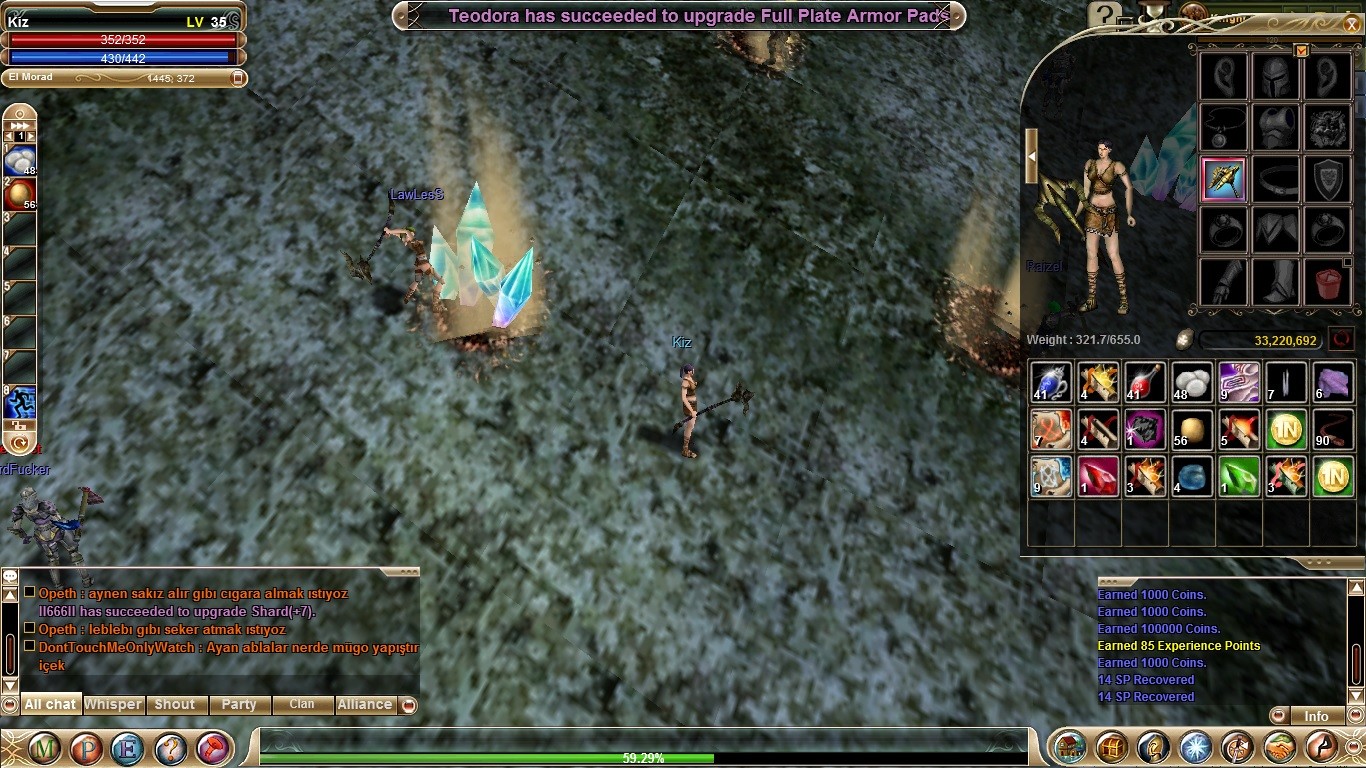Image resolution: width=1366 pixels, height=768 pixels.
Task: Switch to the Whisper chat tab
Action: point(112,704)
